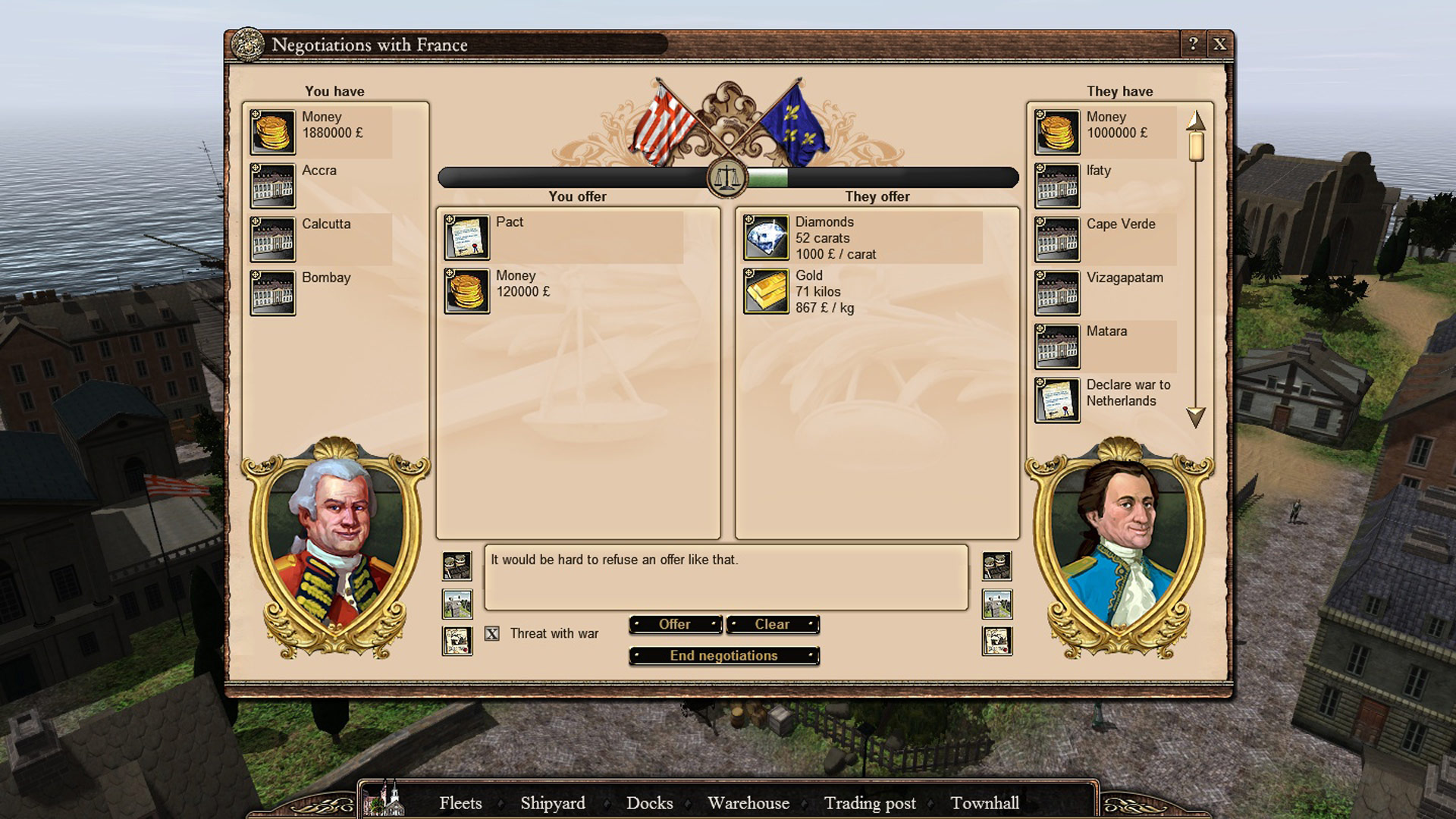This screenshot has height=819, width=1456.
Task: Select the Pact document icon in You offer
Action: pos(467,236)
